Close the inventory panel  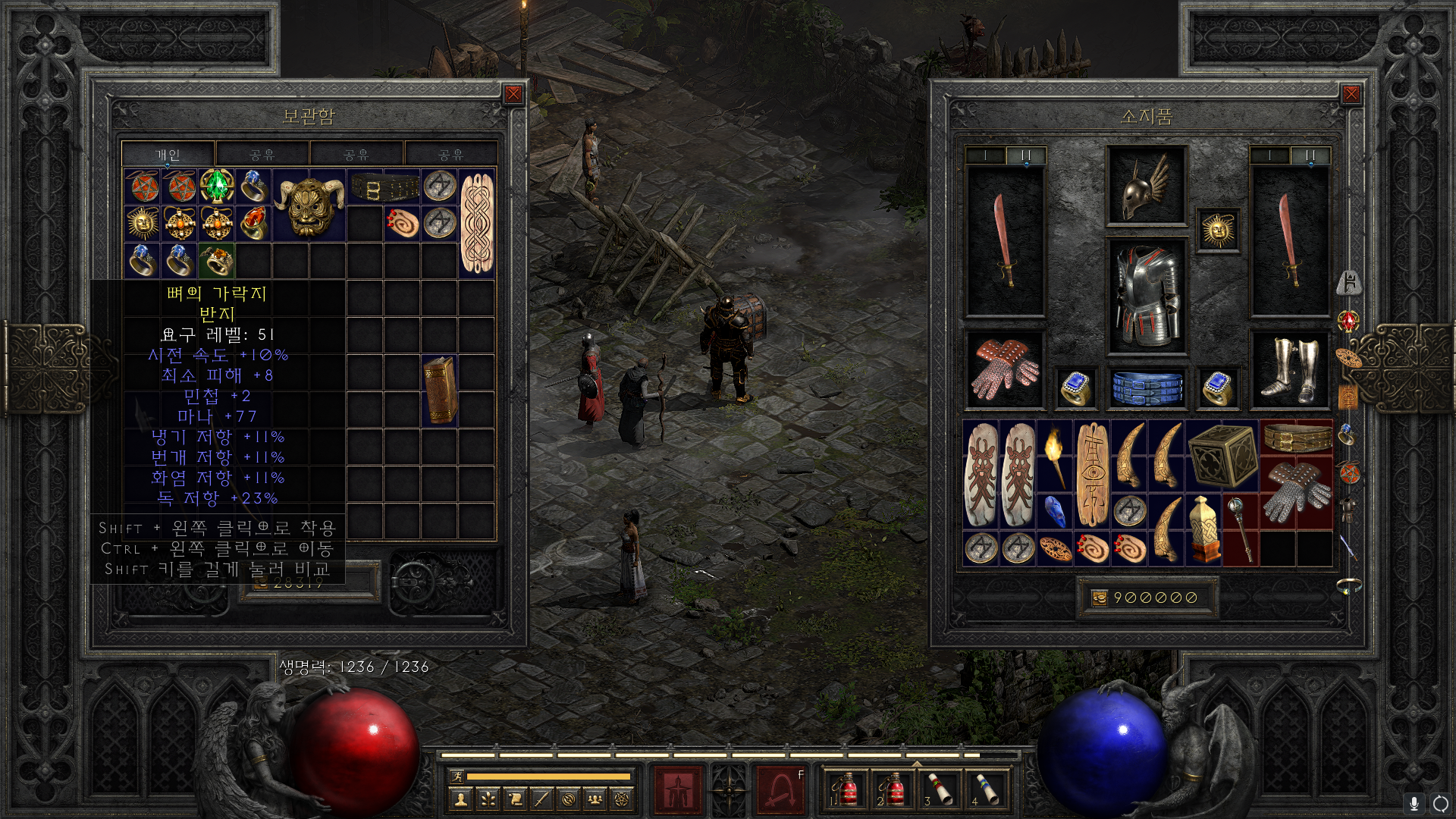(1351, 94)
